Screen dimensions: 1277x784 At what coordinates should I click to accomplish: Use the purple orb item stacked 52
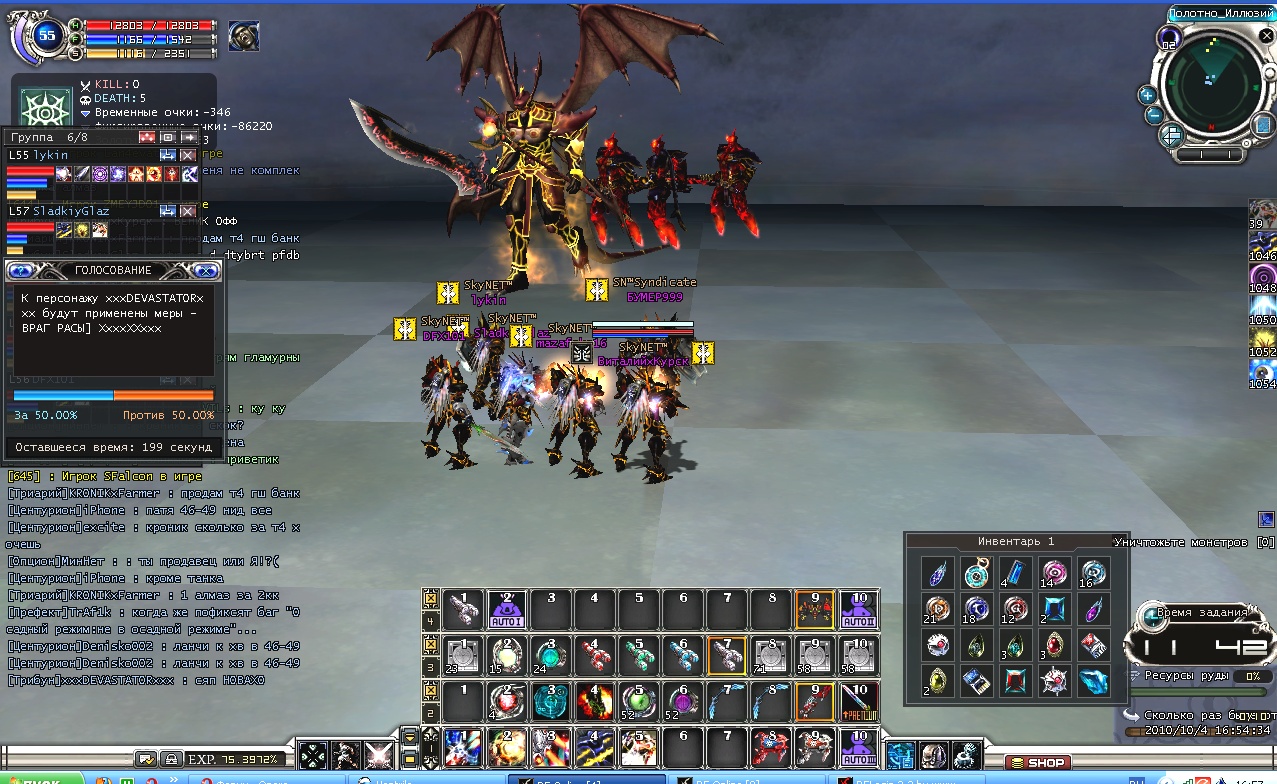[x=683, y=700]
